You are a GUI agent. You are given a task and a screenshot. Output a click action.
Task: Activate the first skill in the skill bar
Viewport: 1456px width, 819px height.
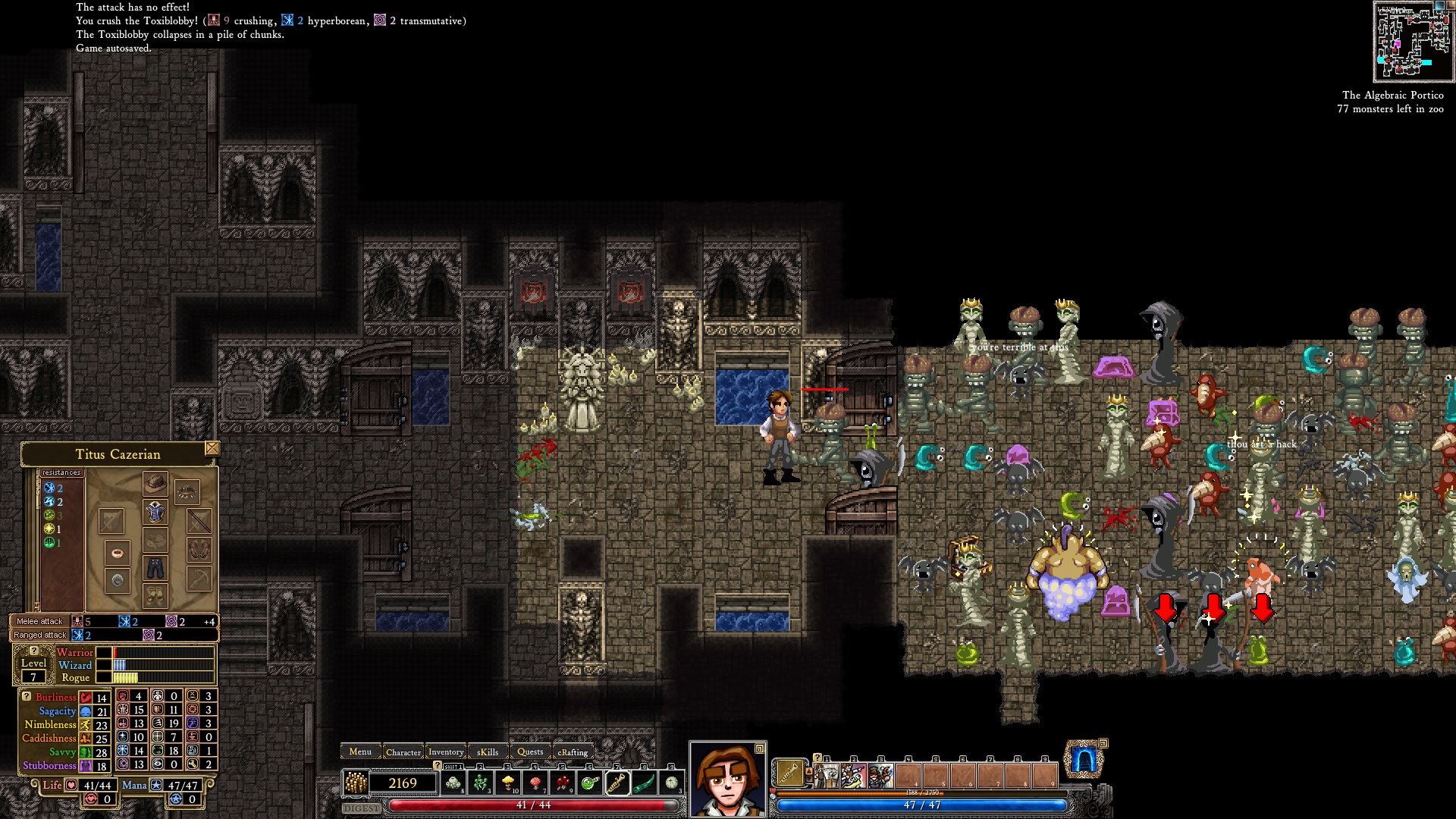click(826, 776)
